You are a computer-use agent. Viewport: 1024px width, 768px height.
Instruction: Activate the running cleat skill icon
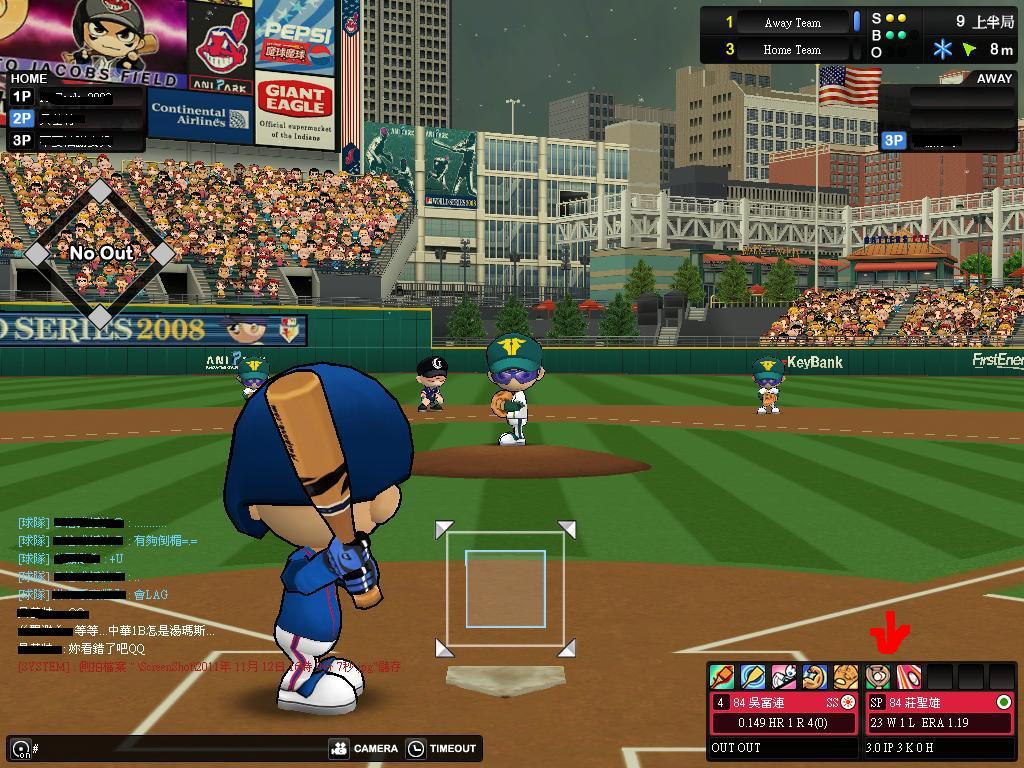[784, 677]
